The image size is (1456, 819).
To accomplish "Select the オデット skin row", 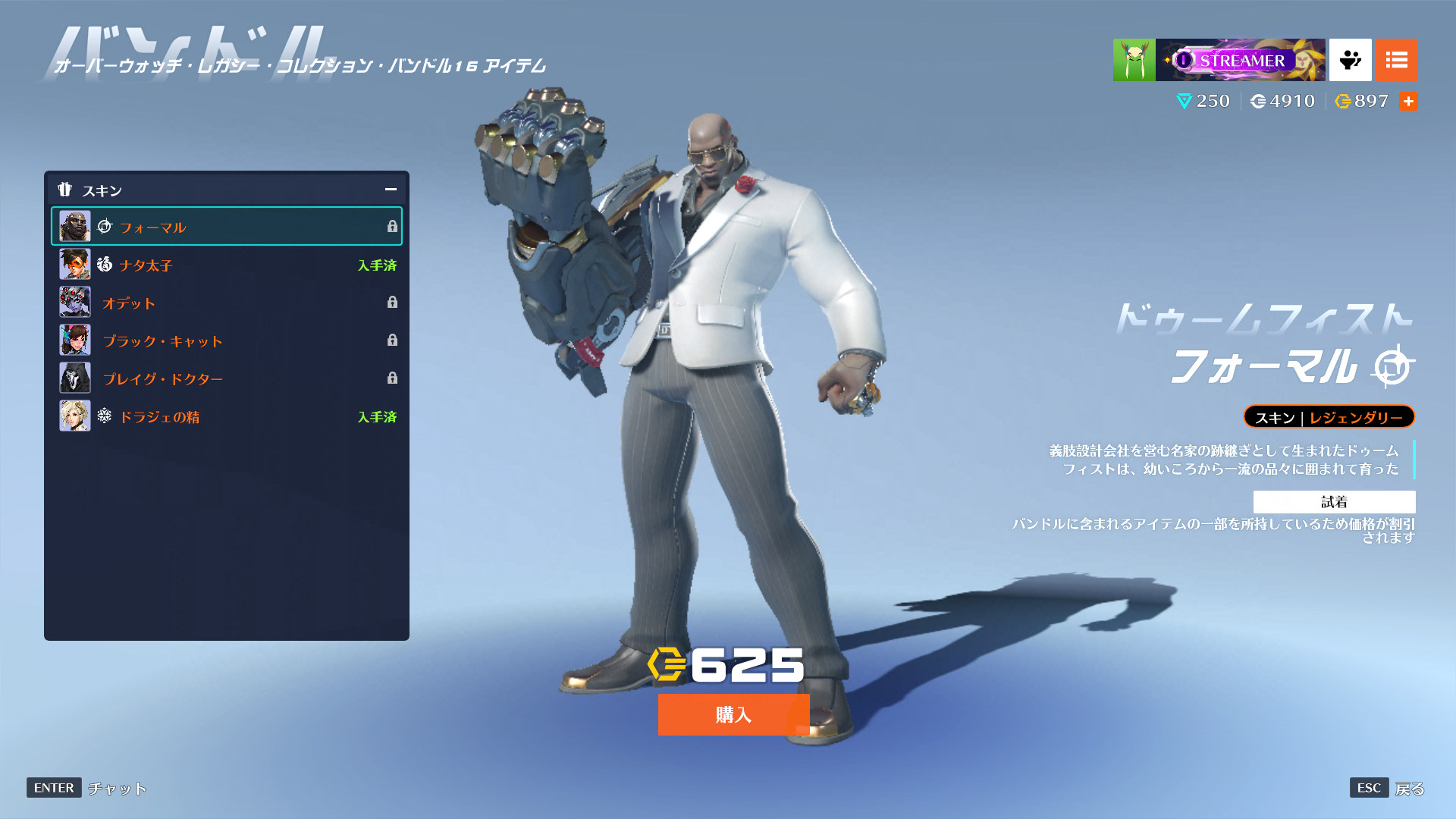I will tap(226, 303).
